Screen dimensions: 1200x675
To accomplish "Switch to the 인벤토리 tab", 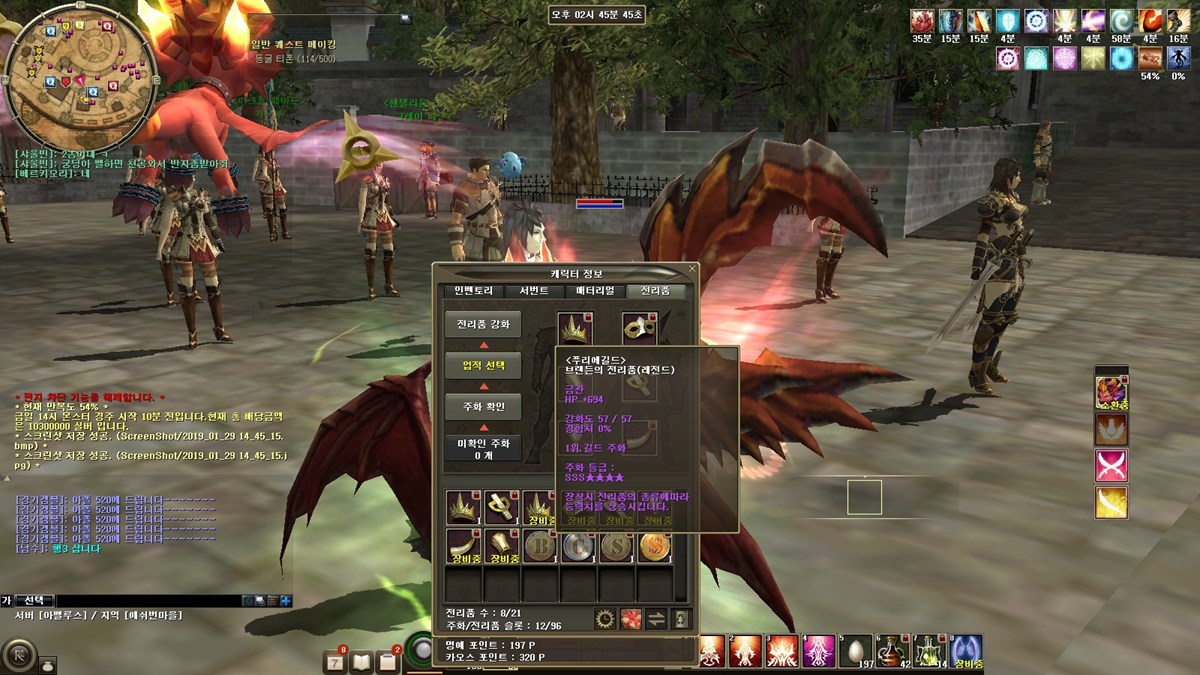I will pos(473,291).
